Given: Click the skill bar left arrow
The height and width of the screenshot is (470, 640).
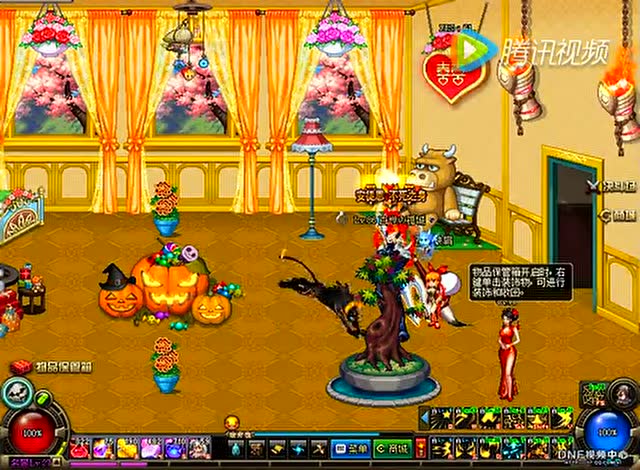Looking at the screenshot, I should pyautogui.click(x=424, y=417).
